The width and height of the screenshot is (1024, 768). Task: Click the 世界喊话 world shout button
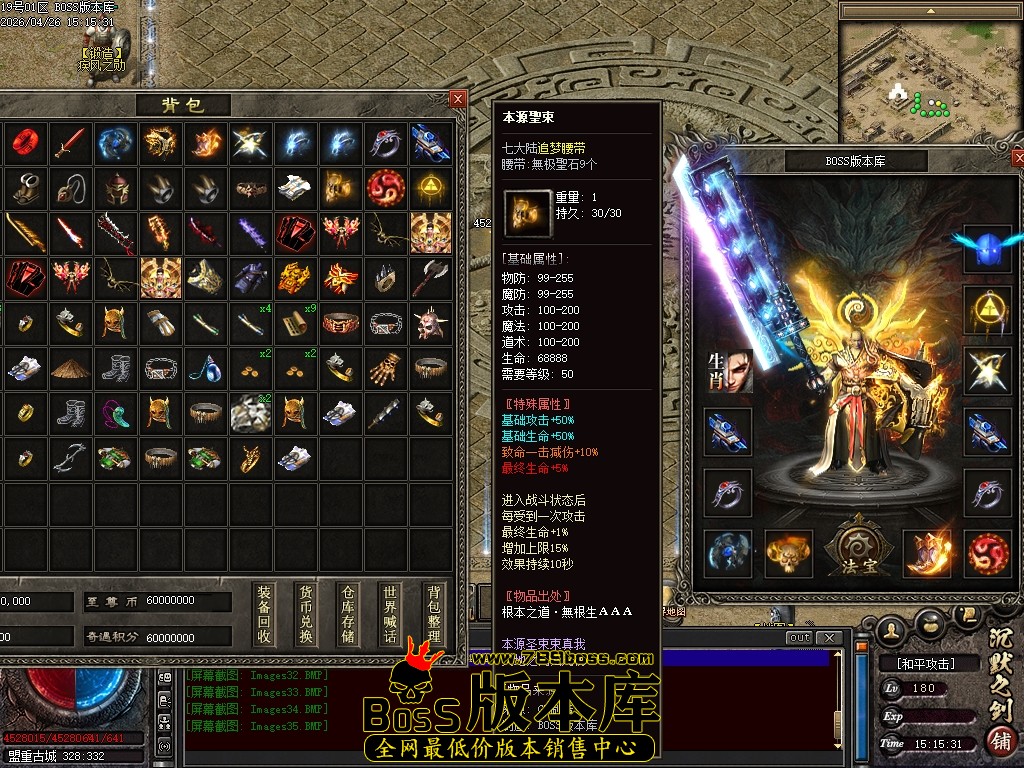coord(390,614)
